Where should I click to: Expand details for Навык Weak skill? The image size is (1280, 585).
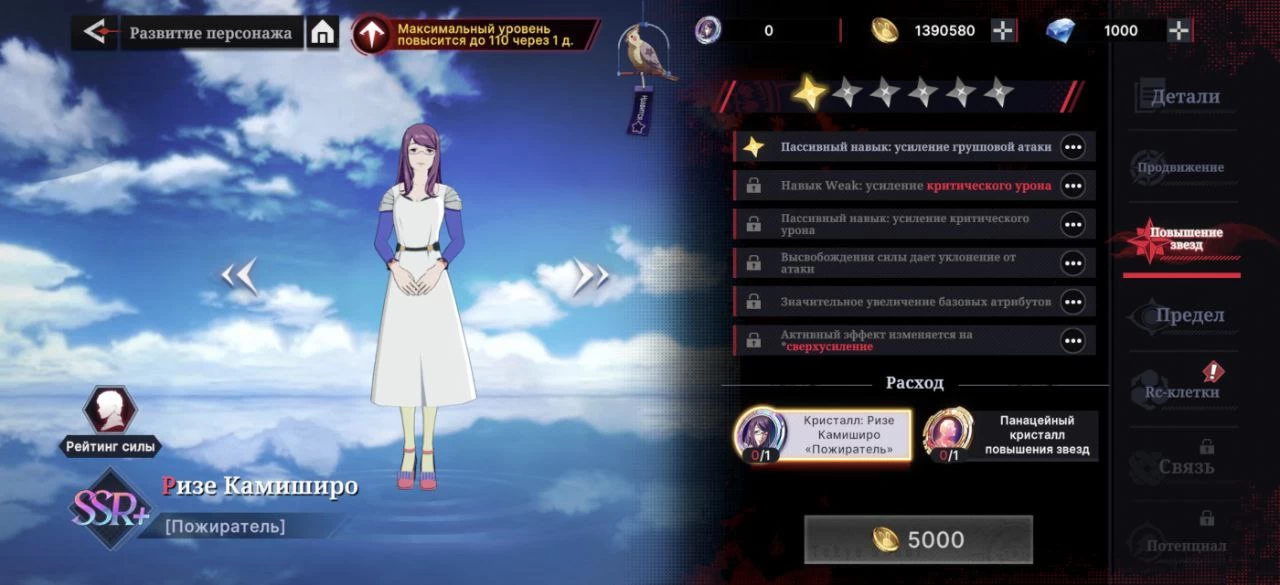tap(1073, 186)
